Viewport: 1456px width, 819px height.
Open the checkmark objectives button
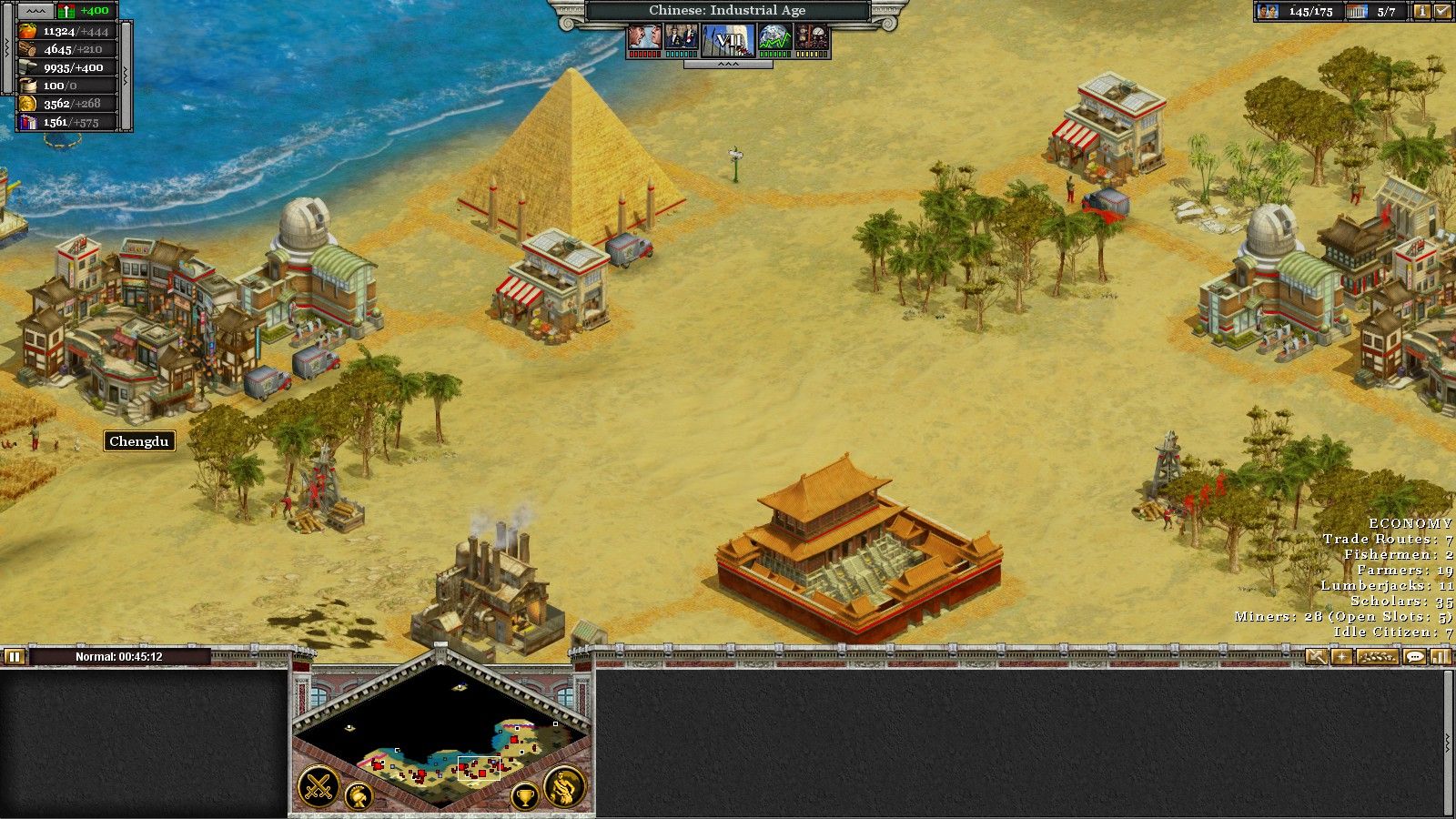coord(1443,12)
